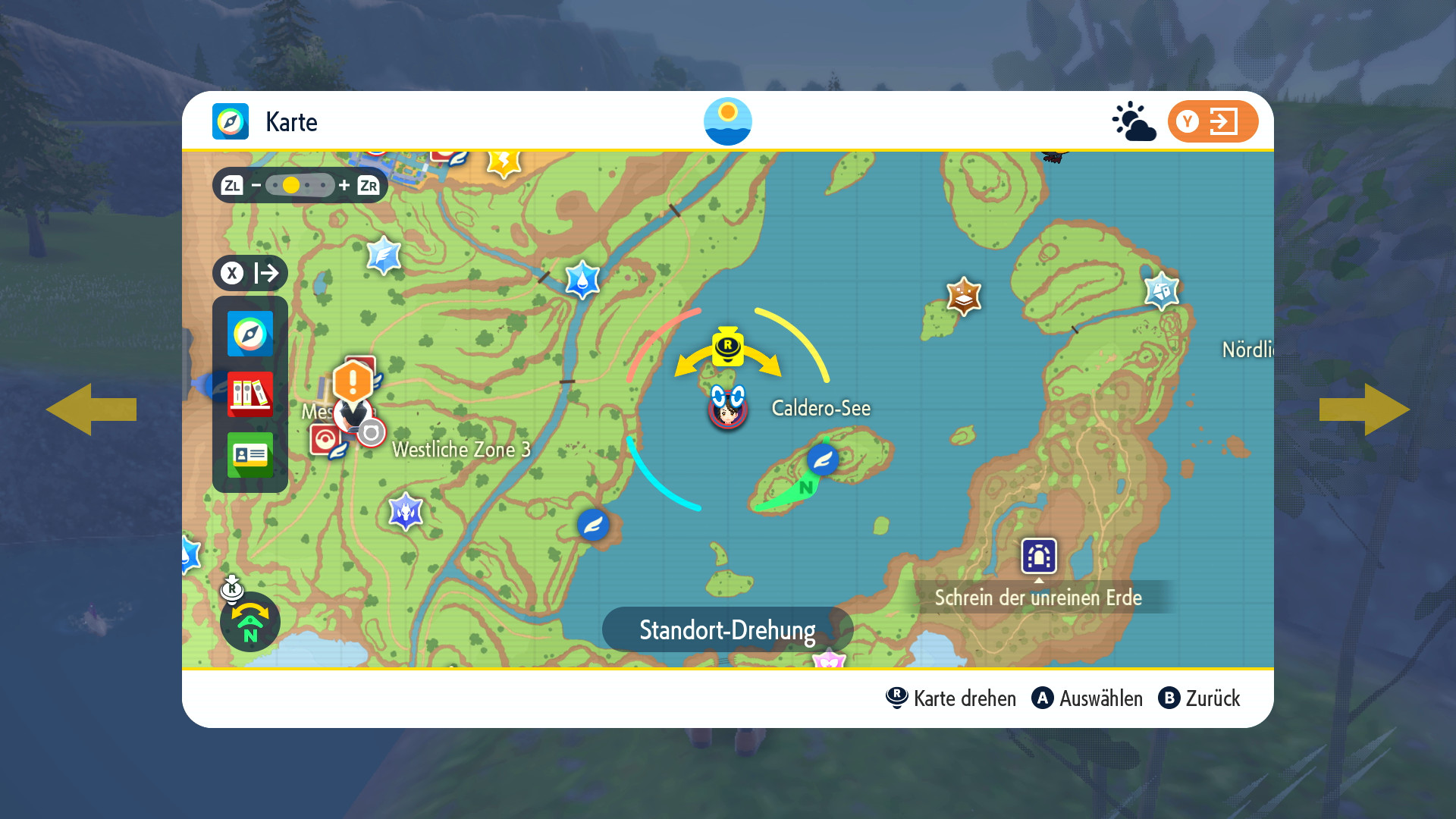Click the orange exclamation quest marker
1456x819 pixels.
click(x=353, y=381)
